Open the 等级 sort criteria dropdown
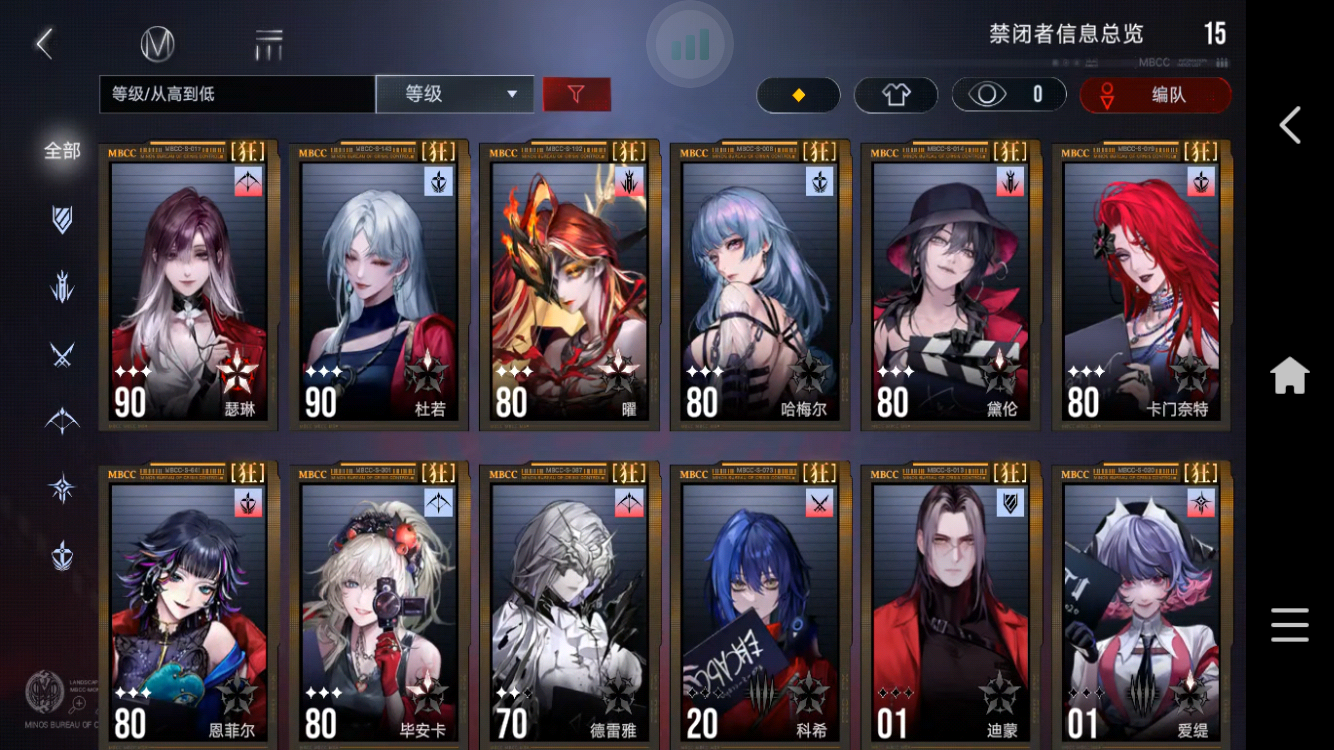This screenshot has width=1334, height=750. [x=455, y=95]
